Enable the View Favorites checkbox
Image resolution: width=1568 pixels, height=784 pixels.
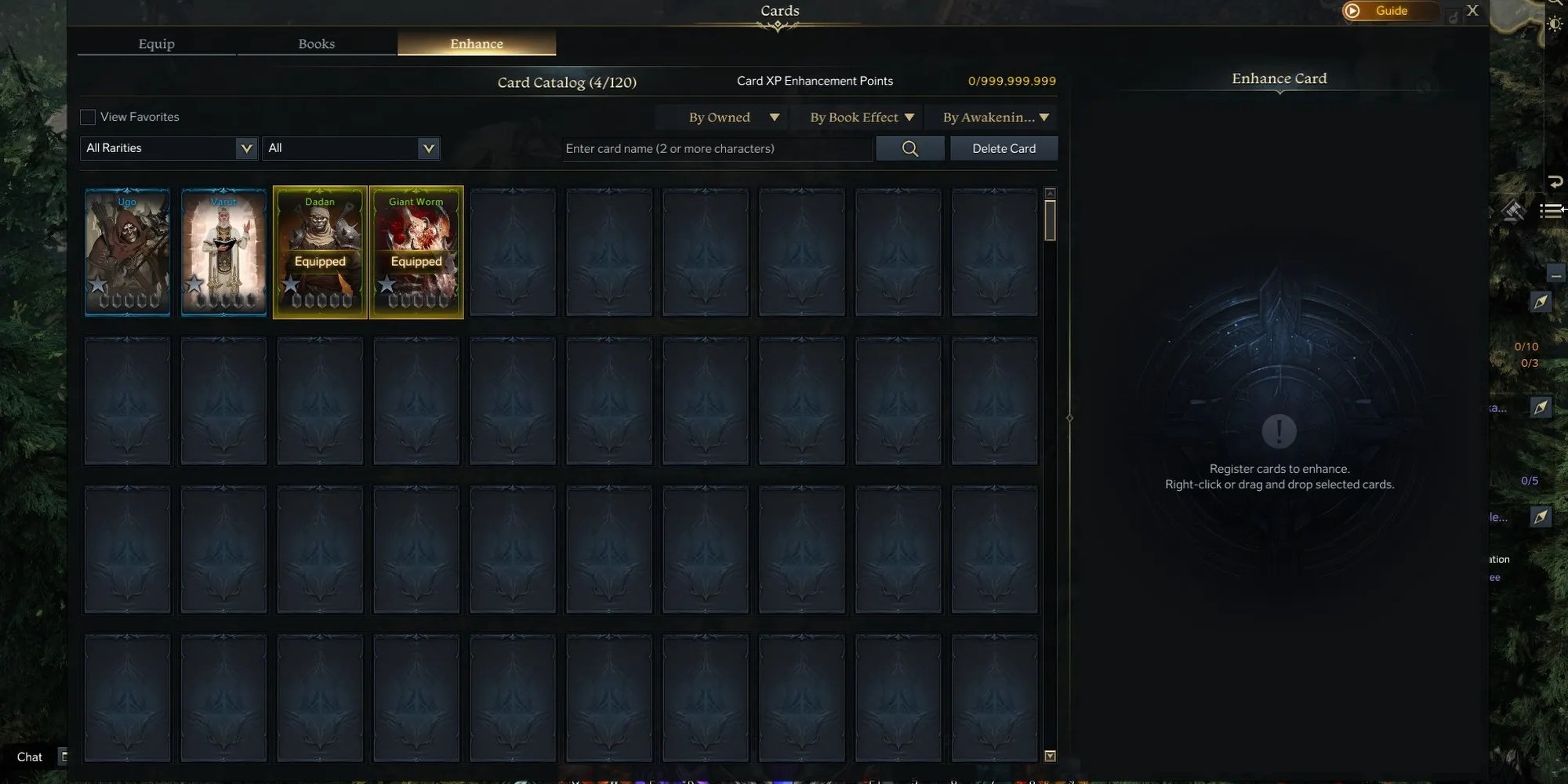click(x=88, y=116)
